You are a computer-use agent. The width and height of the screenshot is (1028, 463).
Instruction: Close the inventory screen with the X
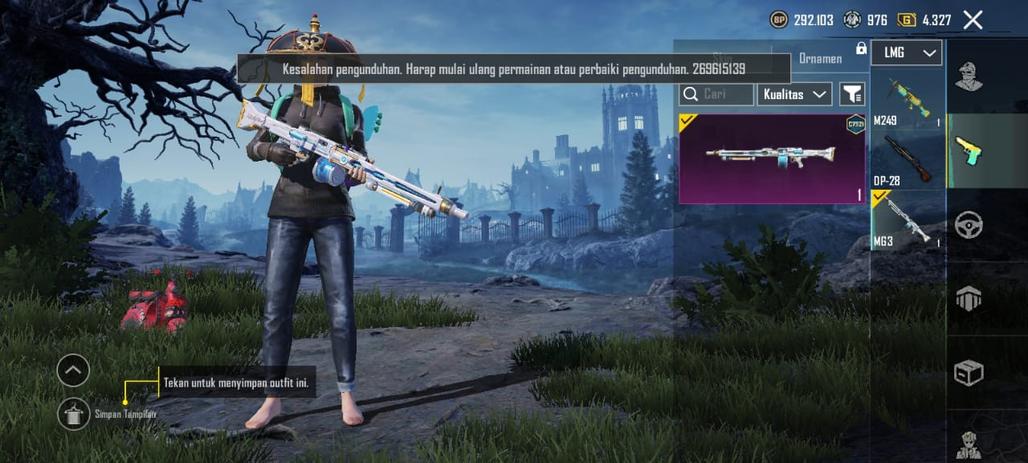(972, 20)
